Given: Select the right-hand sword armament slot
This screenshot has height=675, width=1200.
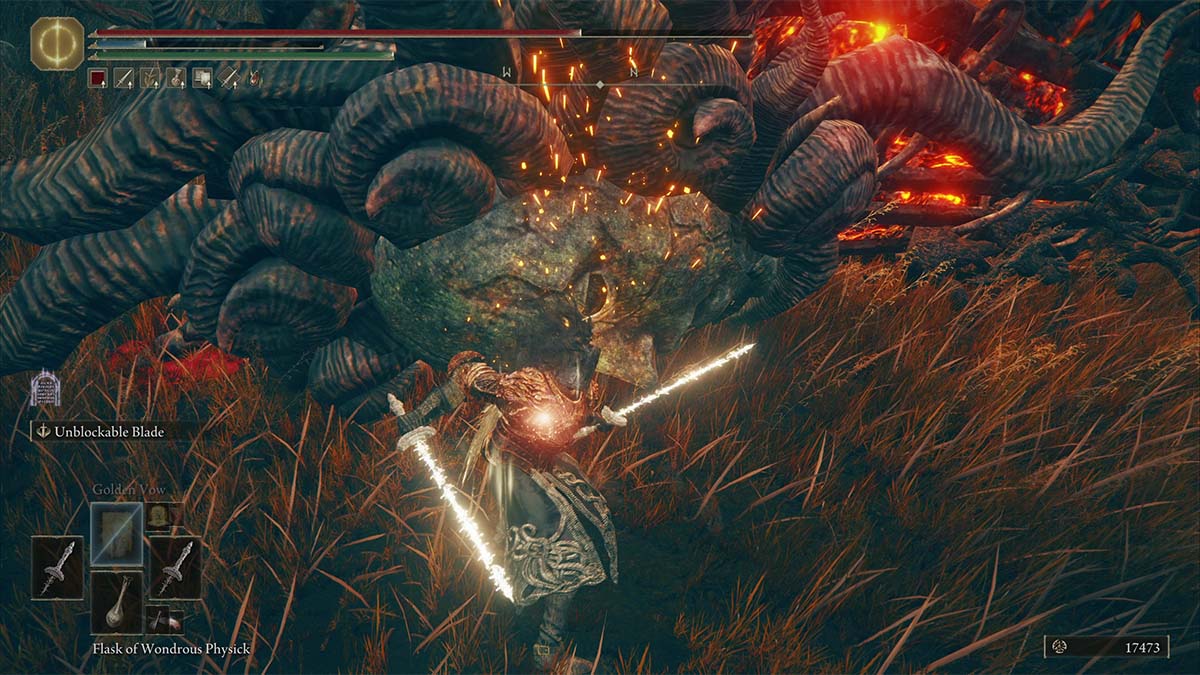Looking at the screenshot, I should point(175,567).
